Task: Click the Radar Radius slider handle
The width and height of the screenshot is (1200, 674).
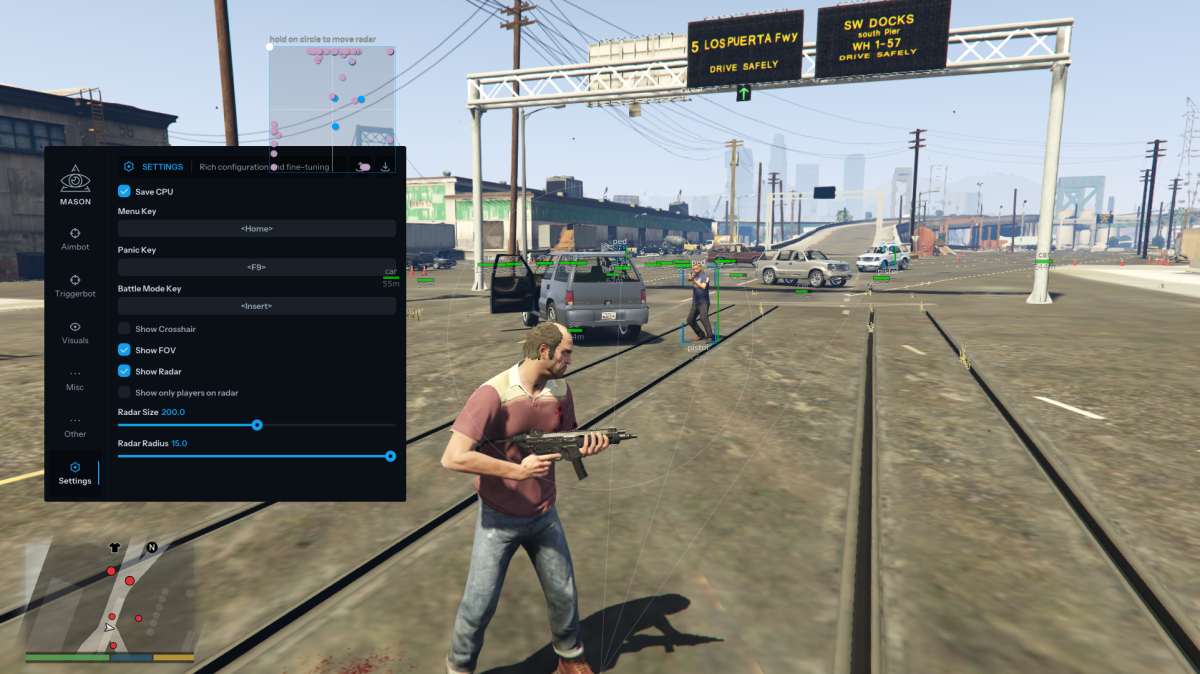Action: 390,456
